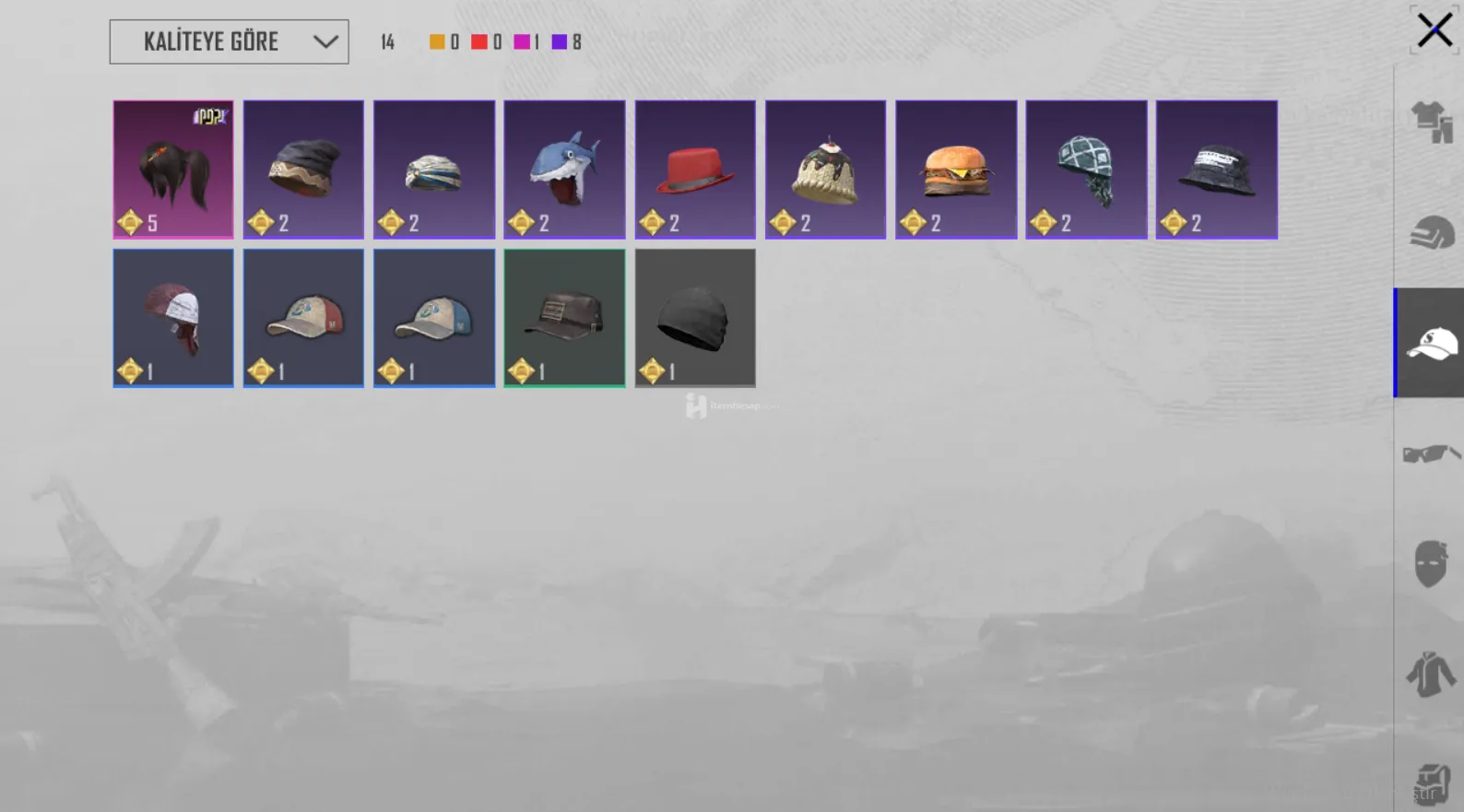Select the black ponytail hair item

[x=173, y=170]
